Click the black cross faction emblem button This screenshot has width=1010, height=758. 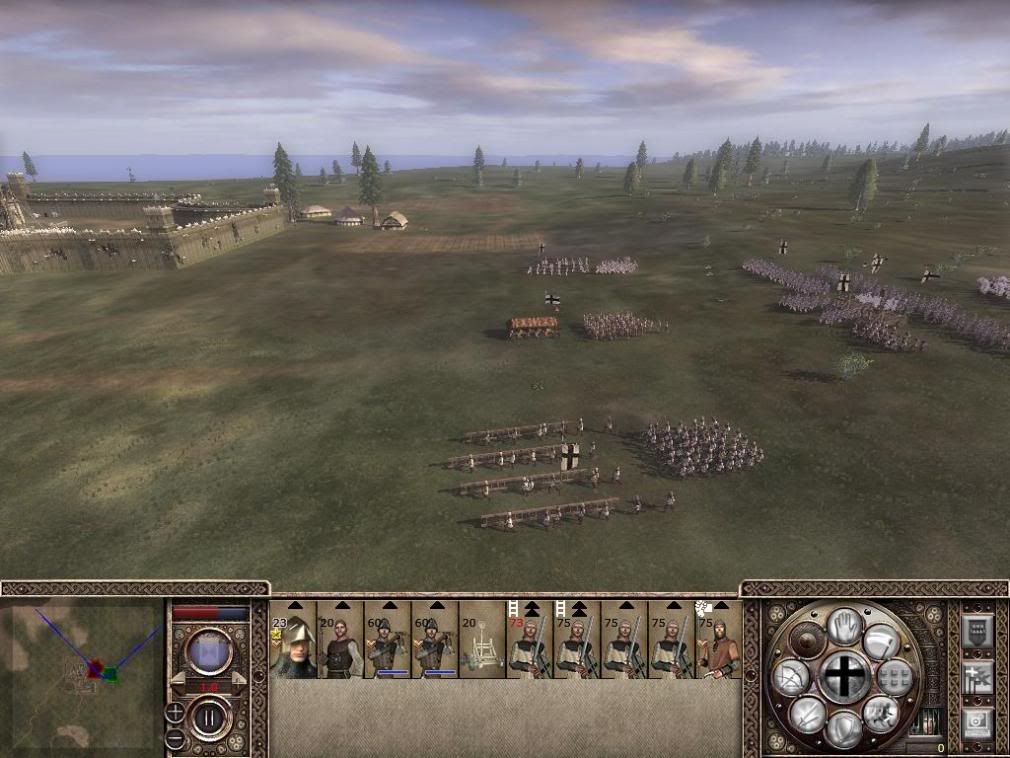click(x=845, y=677)
